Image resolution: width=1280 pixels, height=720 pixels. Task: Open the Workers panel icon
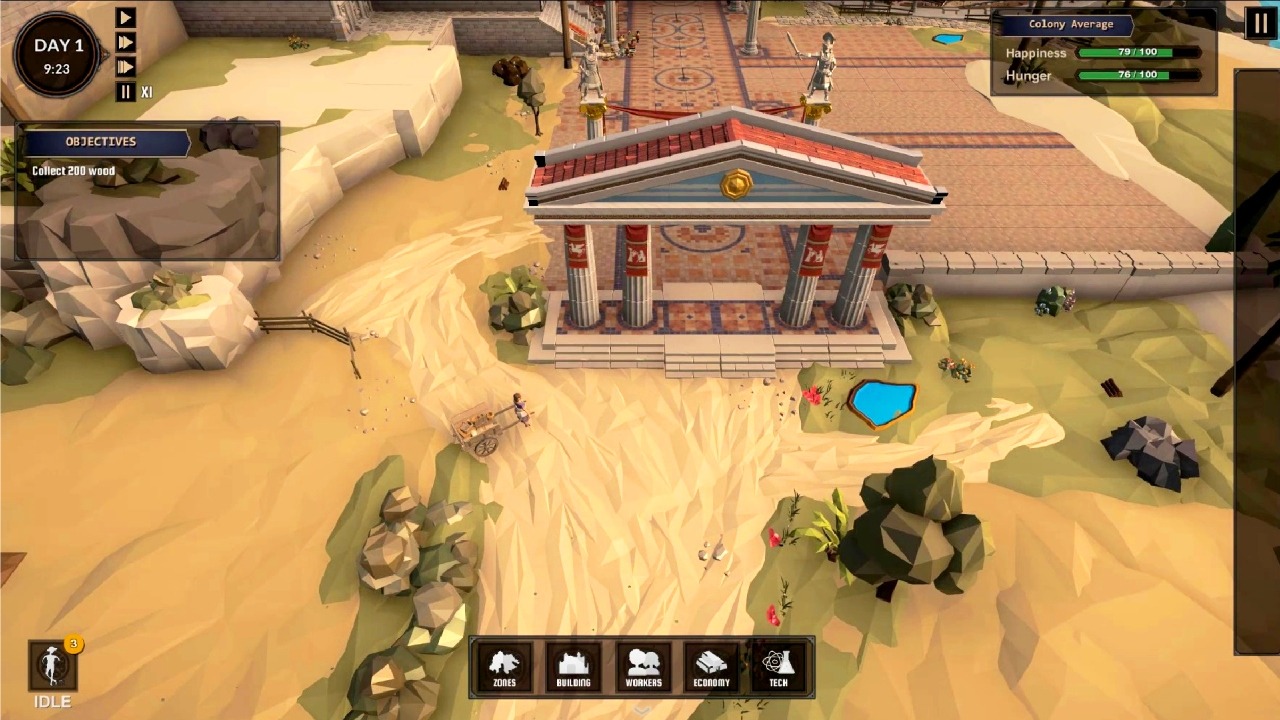tap(641, 666)
